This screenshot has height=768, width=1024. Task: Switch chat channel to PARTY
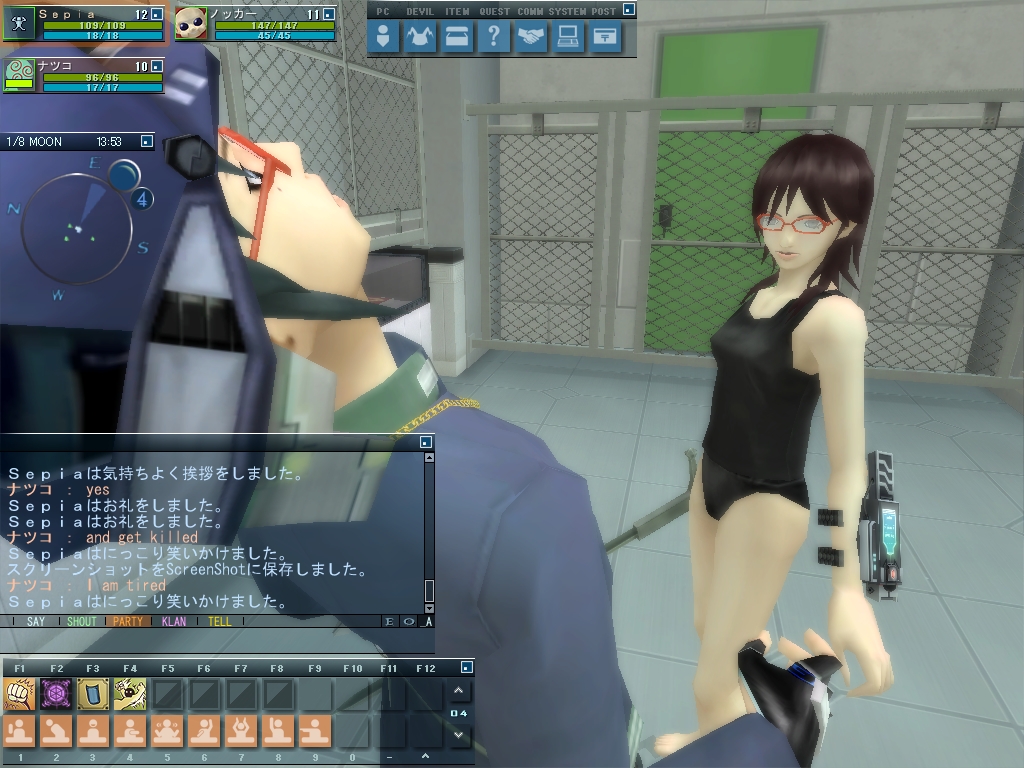127,621
